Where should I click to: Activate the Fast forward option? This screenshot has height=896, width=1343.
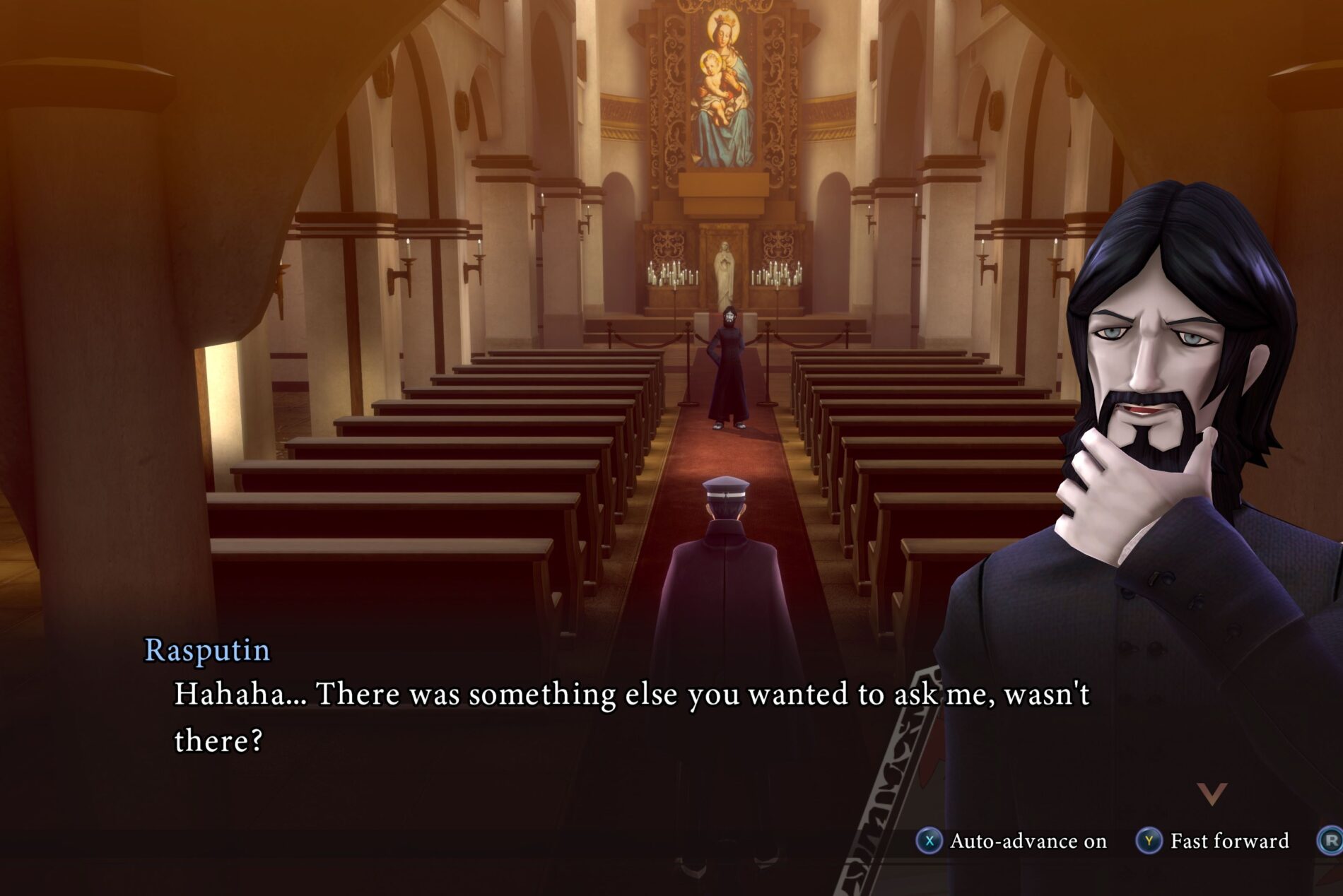point(1214,841)
